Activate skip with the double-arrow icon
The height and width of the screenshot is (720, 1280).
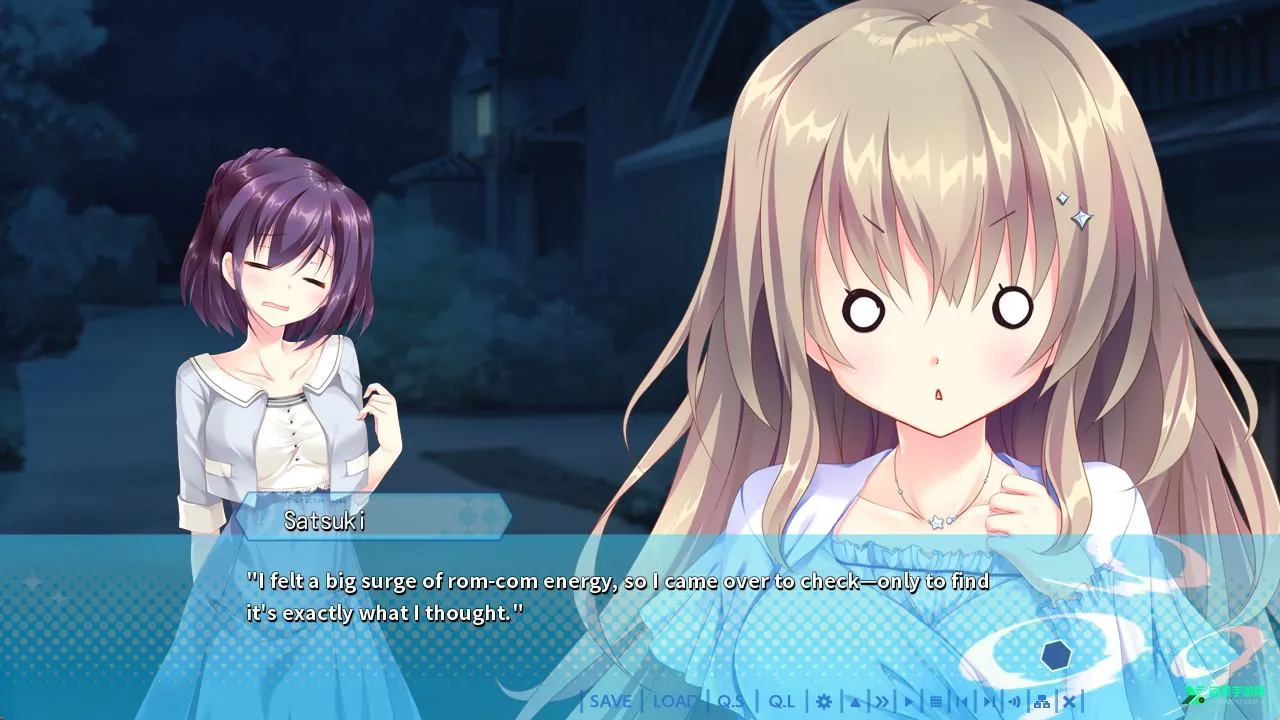[882, 702]
